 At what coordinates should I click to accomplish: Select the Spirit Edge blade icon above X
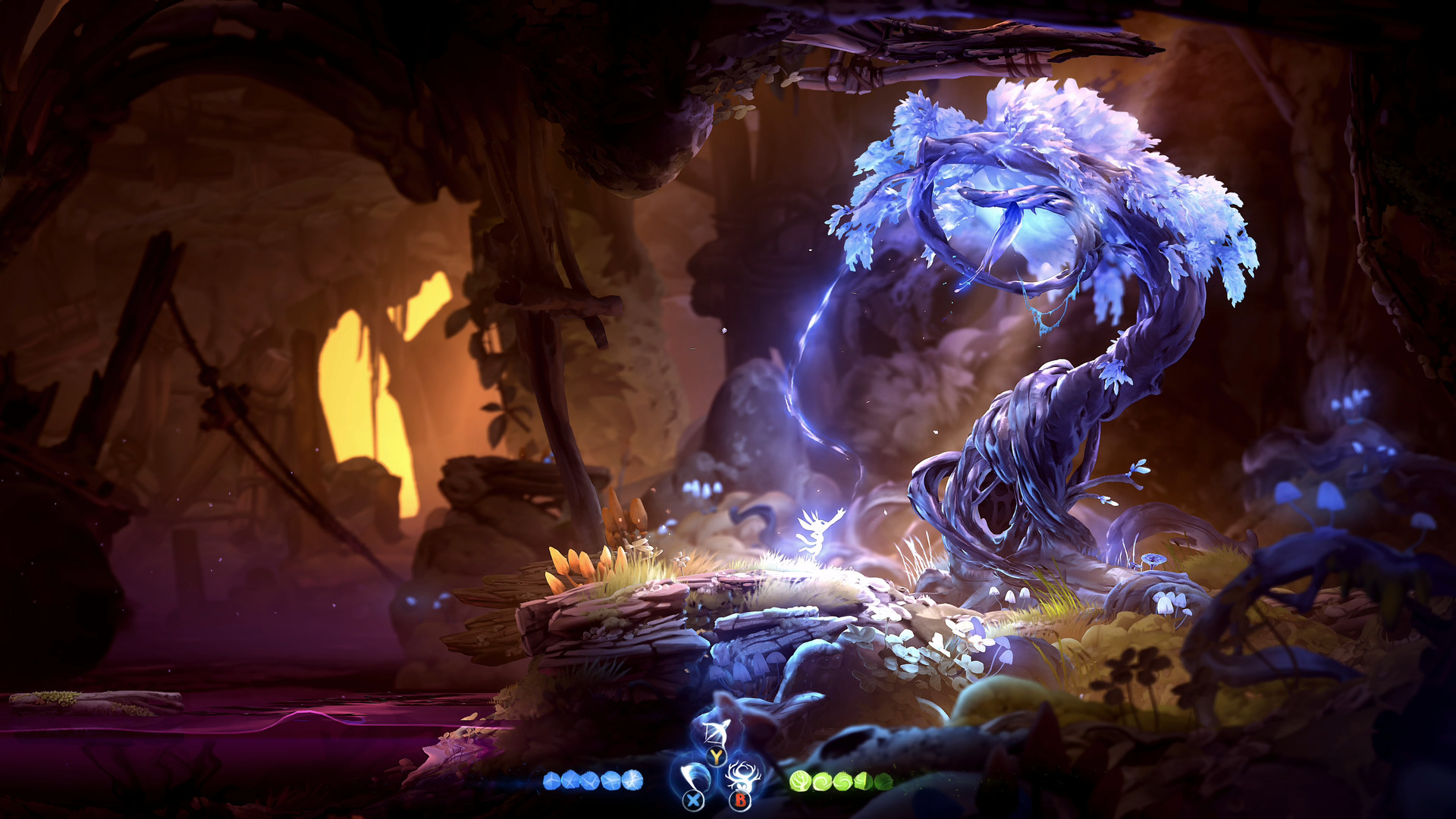tap(695, 776)
